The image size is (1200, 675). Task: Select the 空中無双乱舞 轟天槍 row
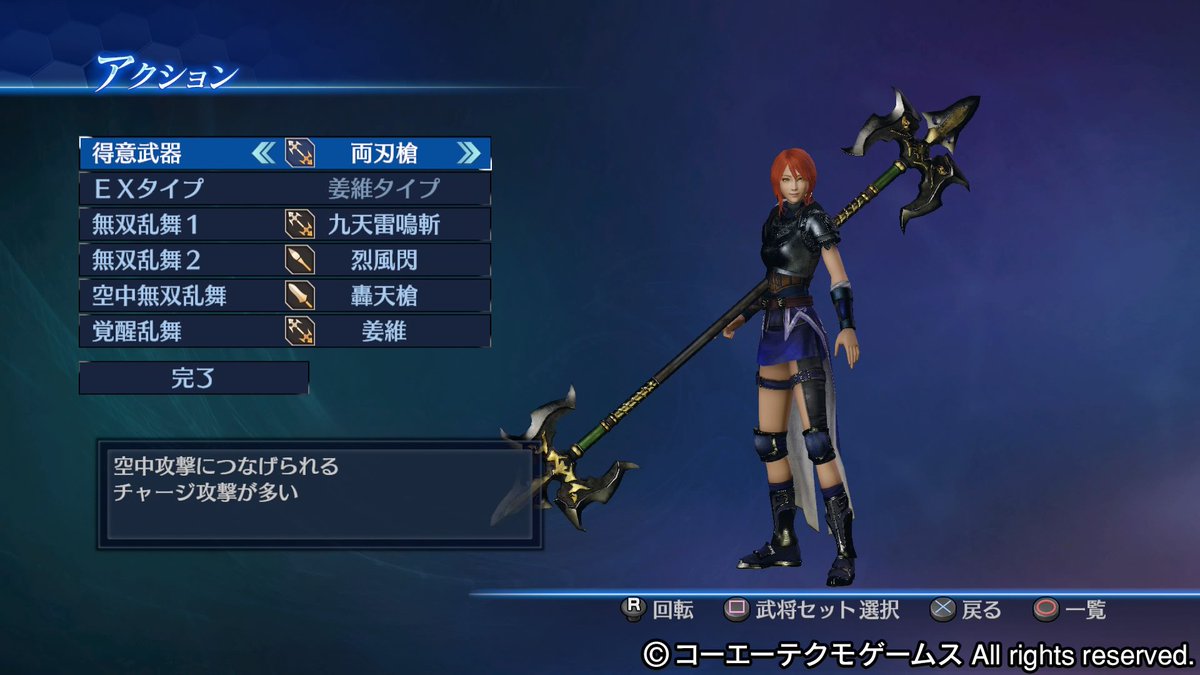285,295
